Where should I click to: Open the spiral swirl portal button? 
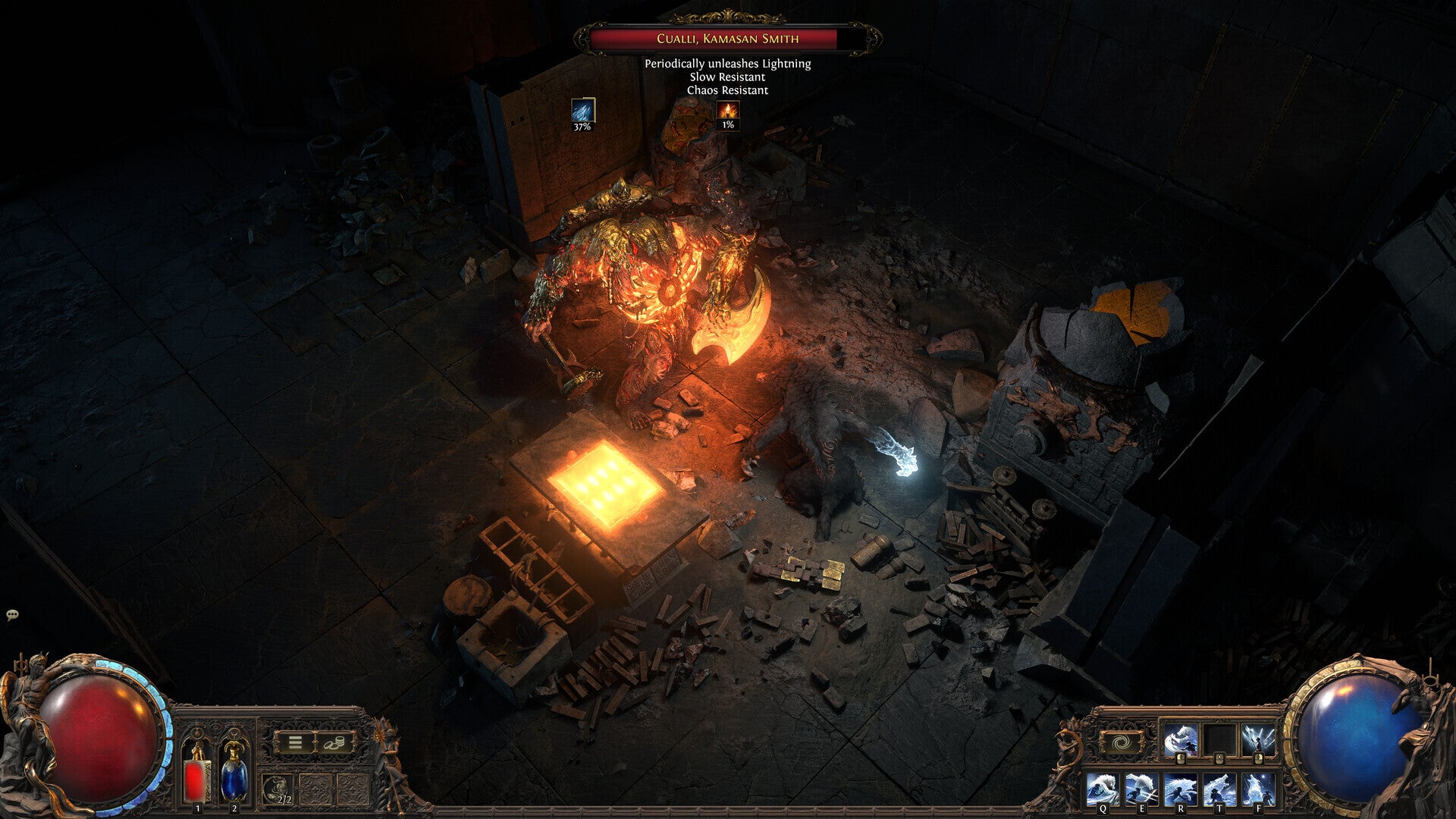(1122, 742)
